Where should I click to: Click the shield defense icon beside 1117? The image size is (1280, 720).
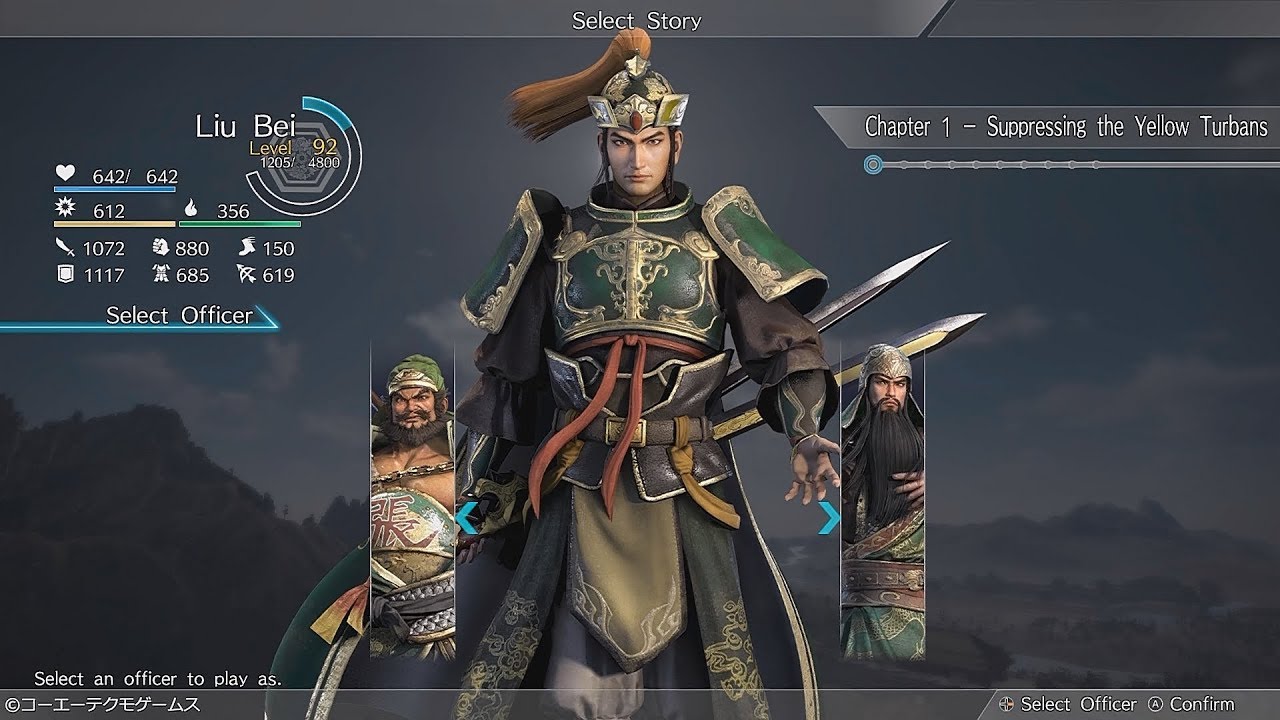coord(62,273)
